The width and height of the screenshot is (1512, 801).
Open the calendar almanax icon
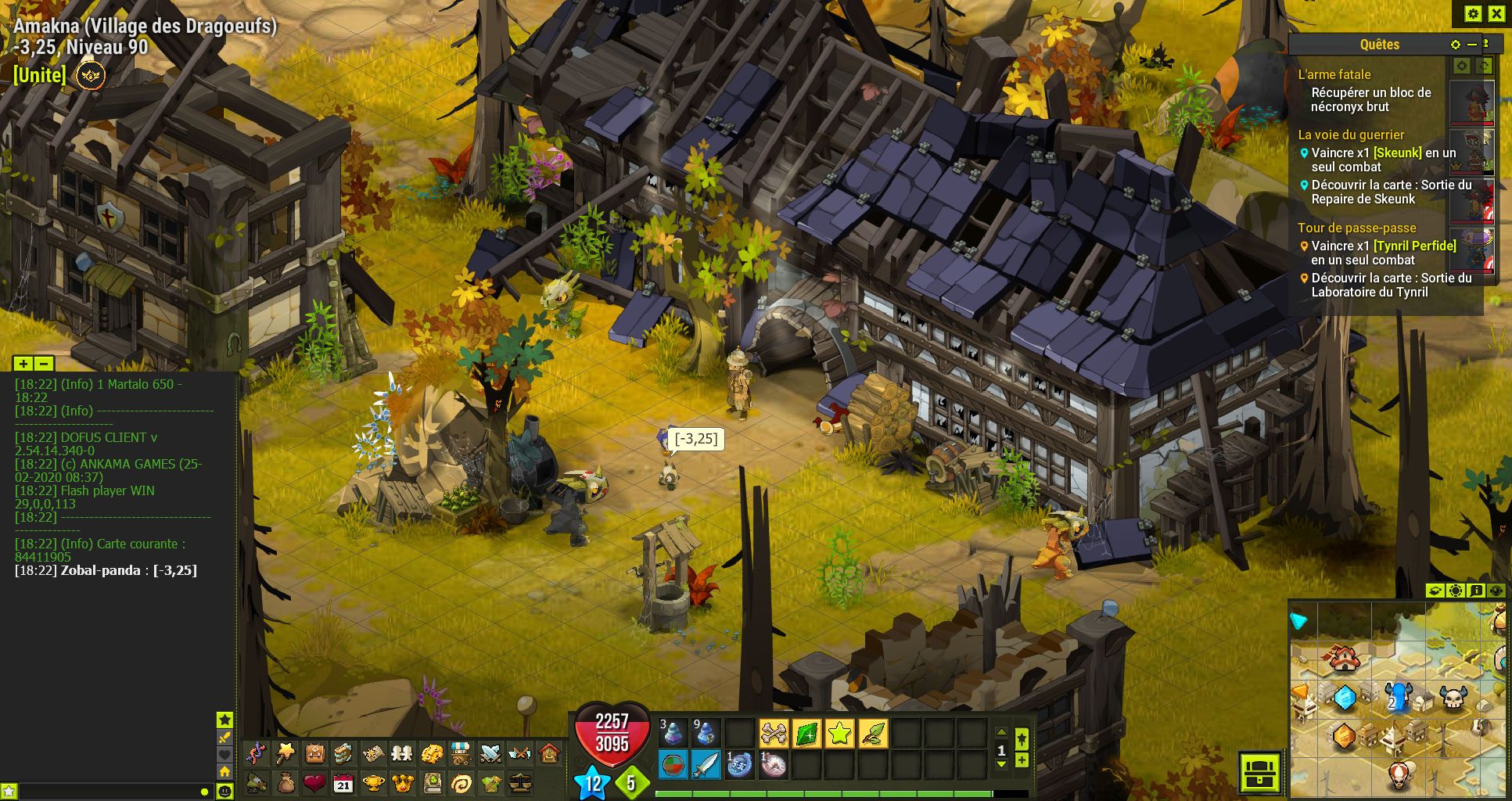coord(343,783)
